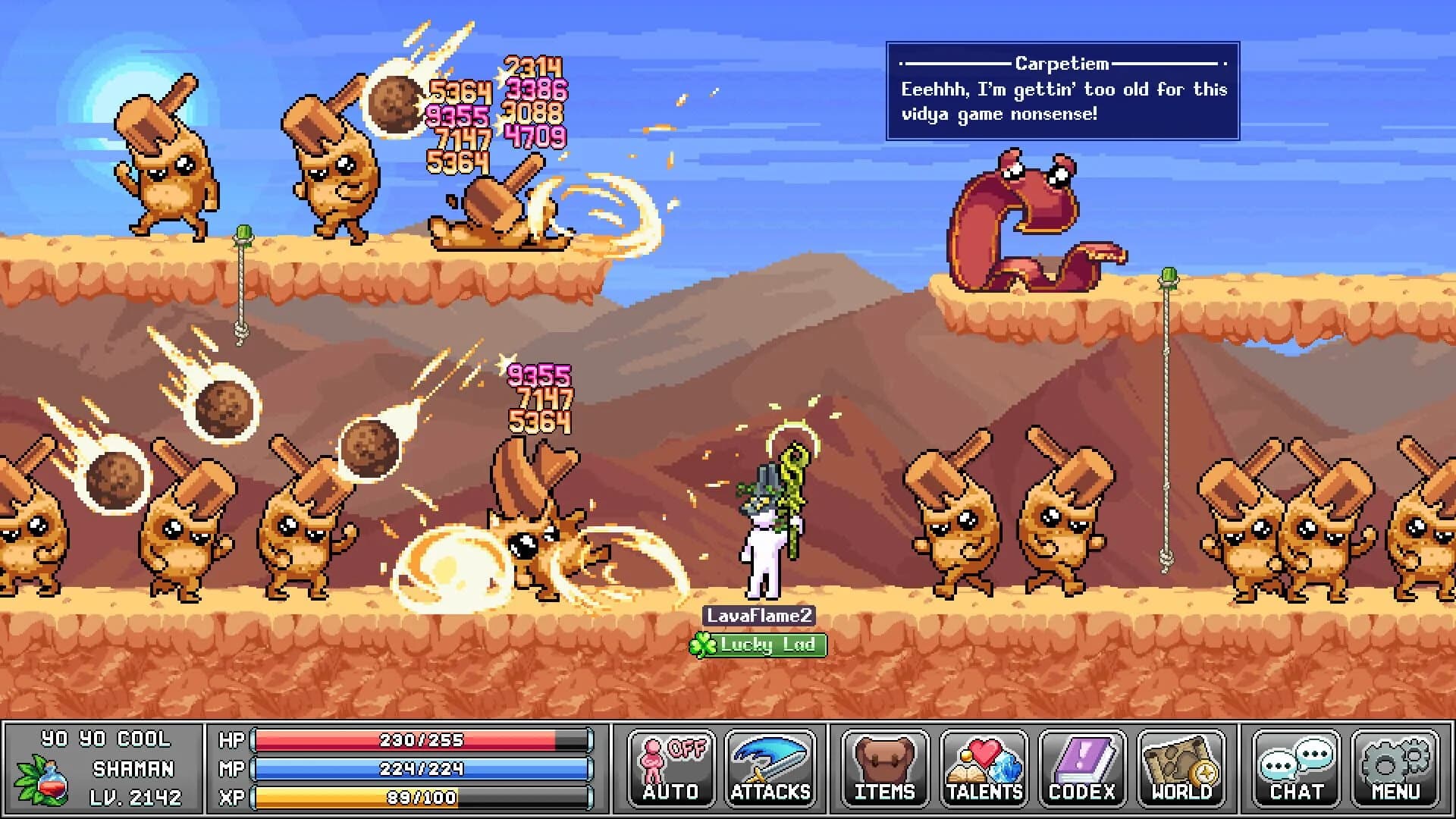Open Talents using the heart-and-gems icon
This screenshot has width=1456, height=819.
coord(984,758)
